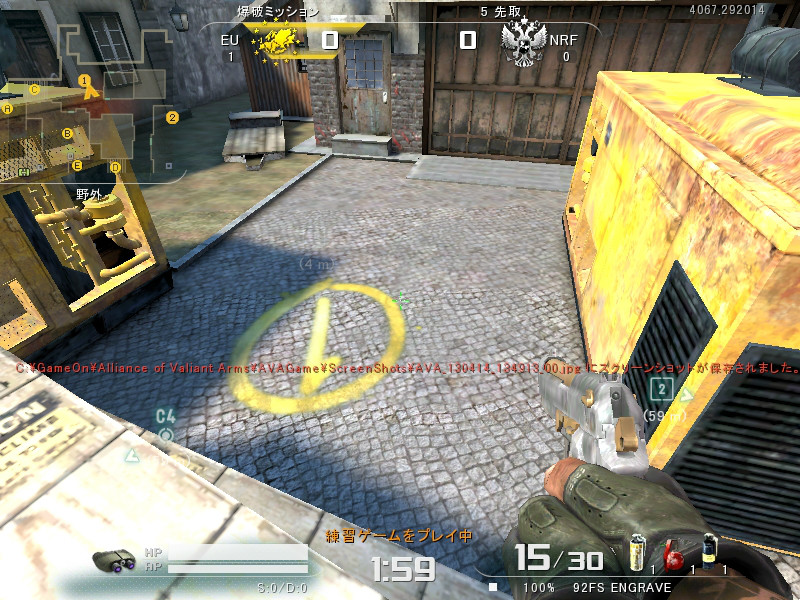This screenshot has width=800, height=600.
Task: Click the C4 objective indicator
Action: 165,424
